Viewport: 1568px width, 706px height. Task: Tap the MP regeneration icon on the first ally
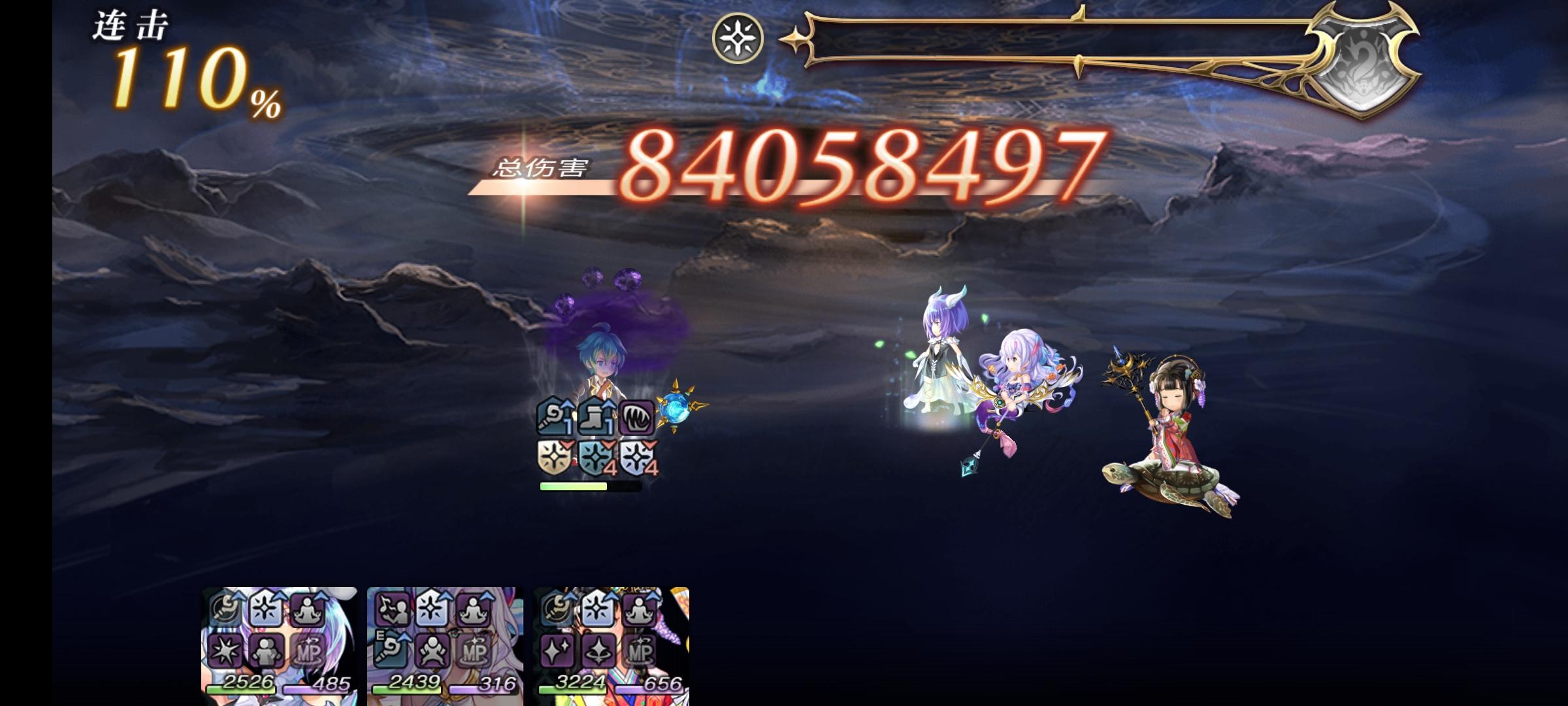(x=308, y=651)
